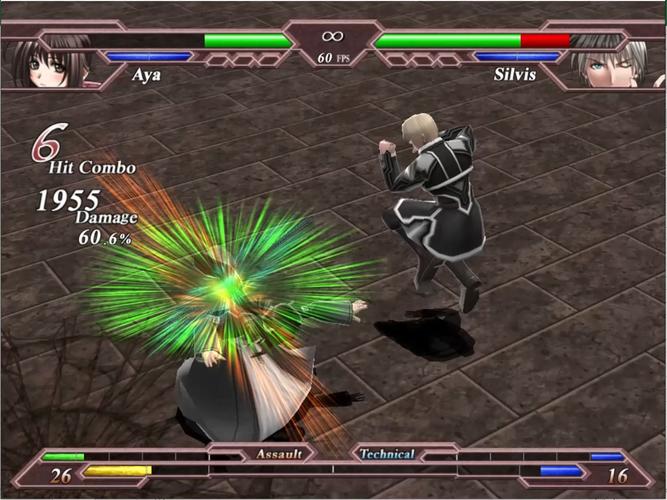667x500 pixels.
Task: Select the Technical style label
Action: [387, 454]
